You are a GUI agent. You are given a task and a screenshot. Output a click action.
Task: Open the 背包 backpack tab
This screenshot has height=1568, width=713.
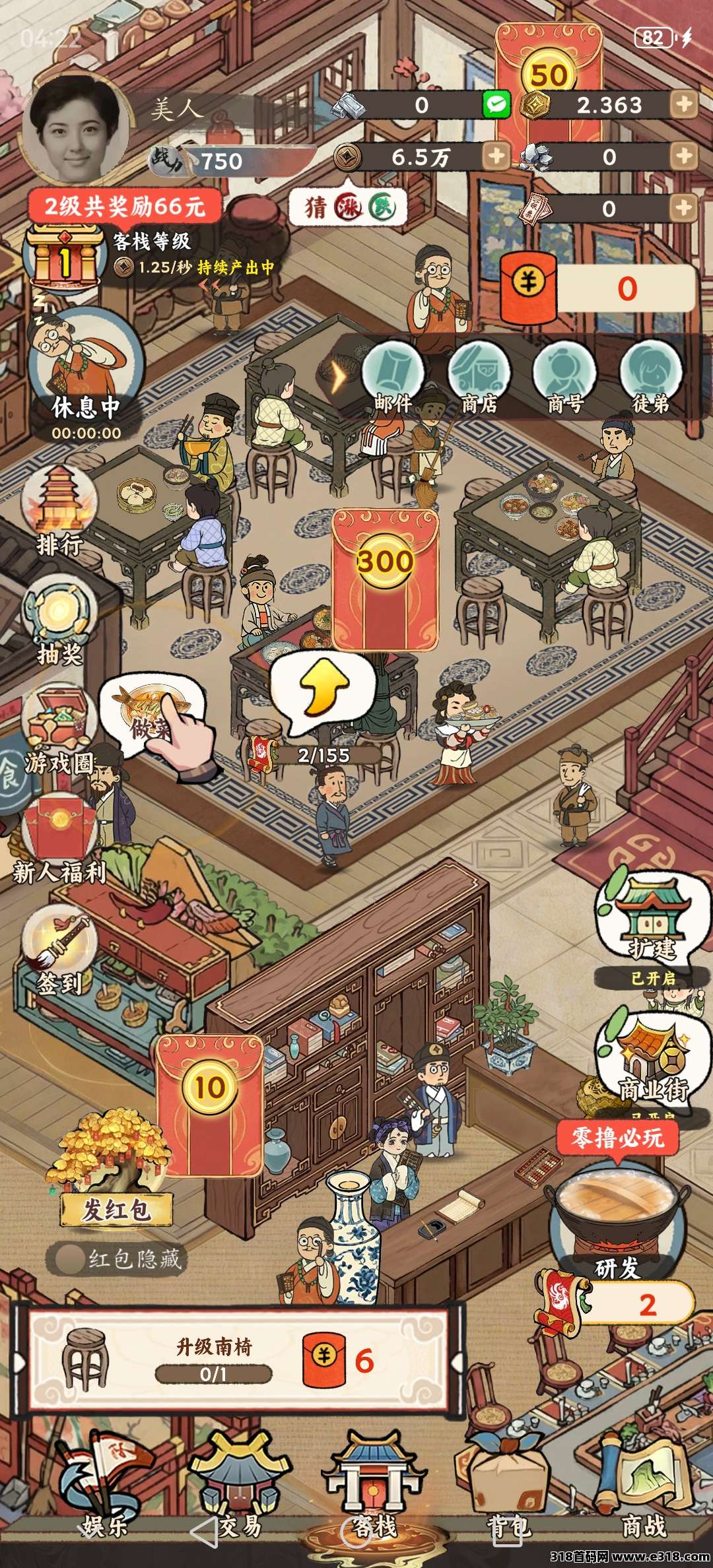[x=508, y=1488]
